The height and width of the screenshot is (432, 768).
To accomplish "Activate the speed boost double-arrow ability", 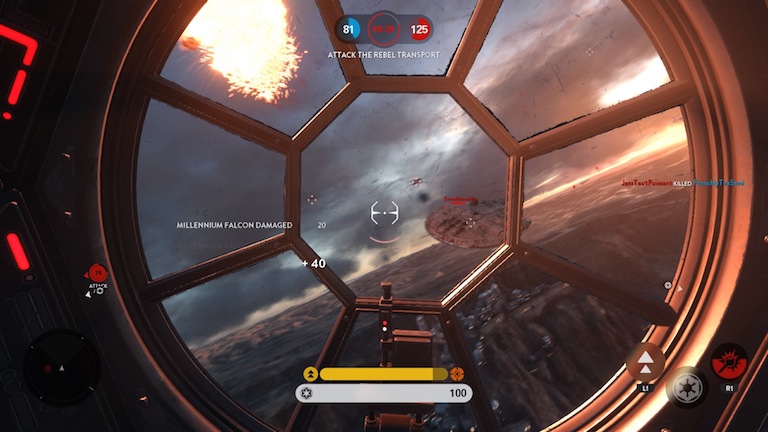I will click(x=645, y=361).
